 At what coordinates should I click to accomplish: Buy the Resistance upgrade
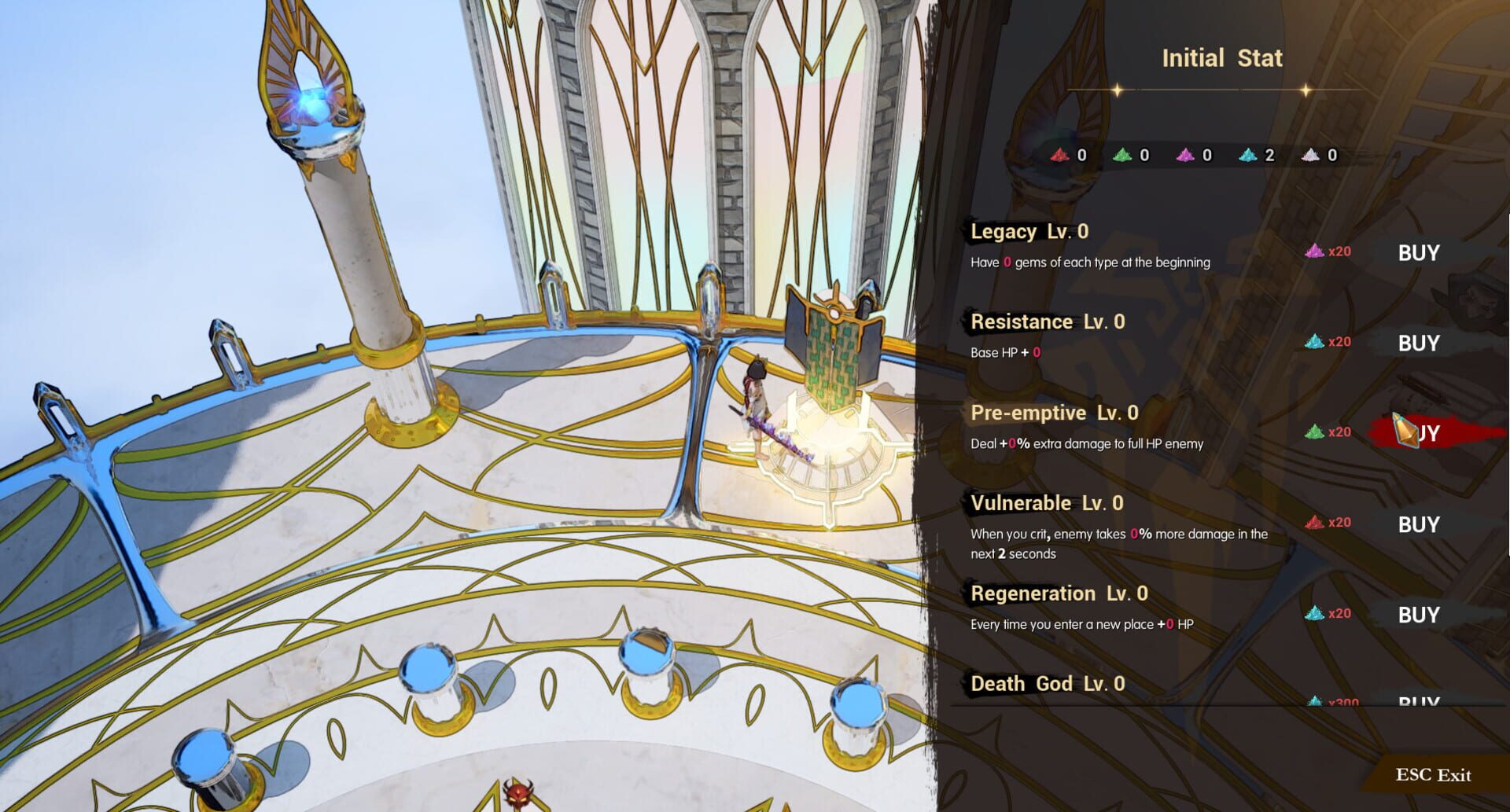pos(1420,343)
